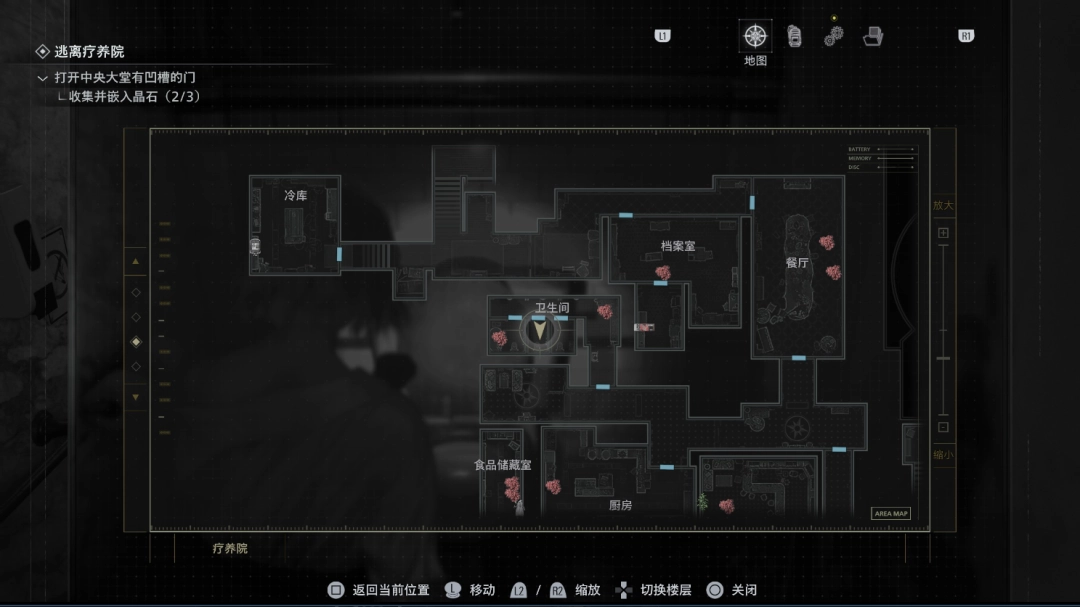
Task: Adjust the map zoom slider handle
Action: tap(943, 358)
